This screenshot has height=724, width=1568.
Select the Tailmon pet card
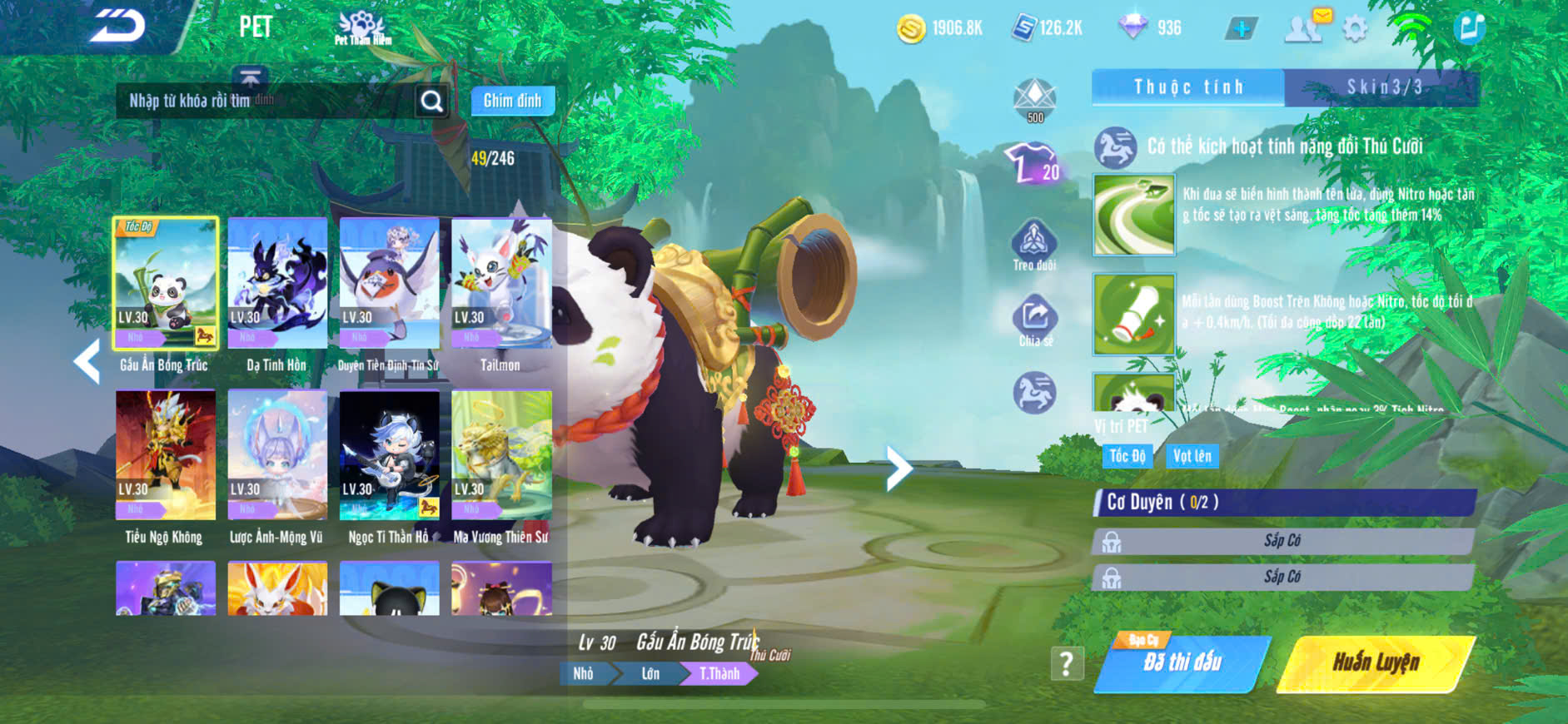click(x=501, y=283)
